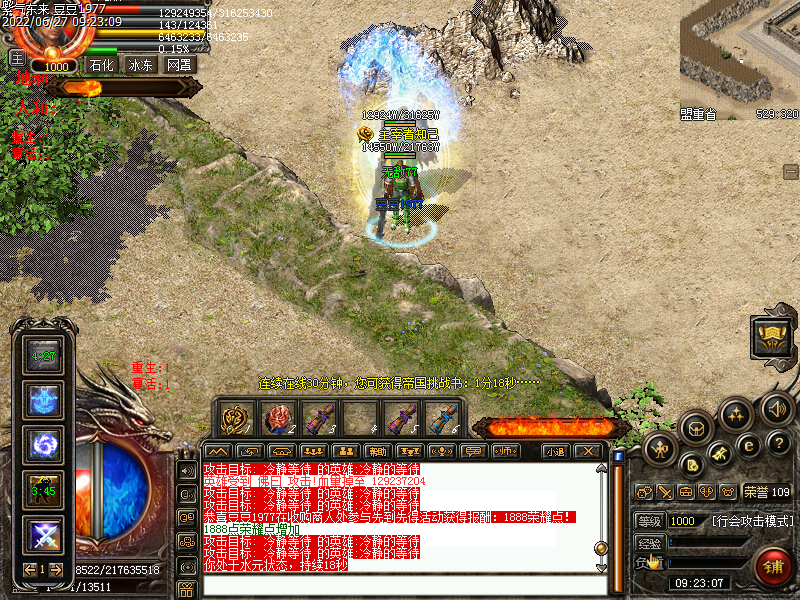Click the 冰东 status button
Screen dimensions: 800x600
pyautogui.click(x=141, y=65)
